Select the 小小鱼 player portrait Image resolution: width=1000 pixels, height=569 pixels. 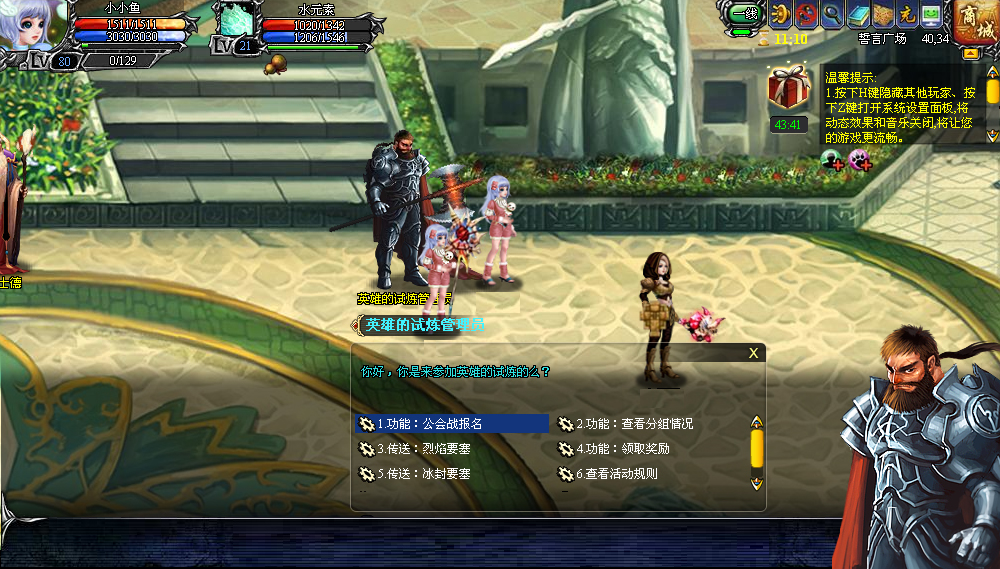tap(33, 25)
